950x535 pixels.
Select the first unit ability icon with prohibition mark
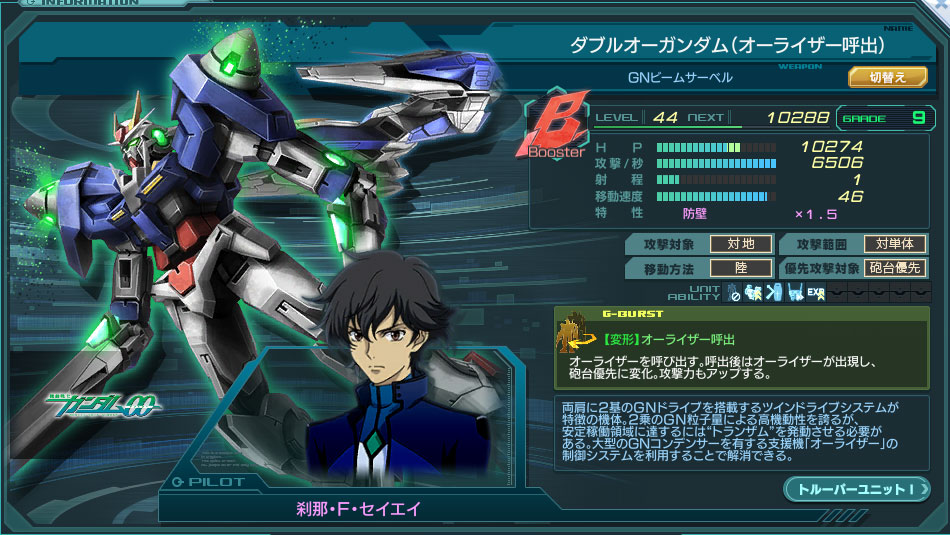734,293
